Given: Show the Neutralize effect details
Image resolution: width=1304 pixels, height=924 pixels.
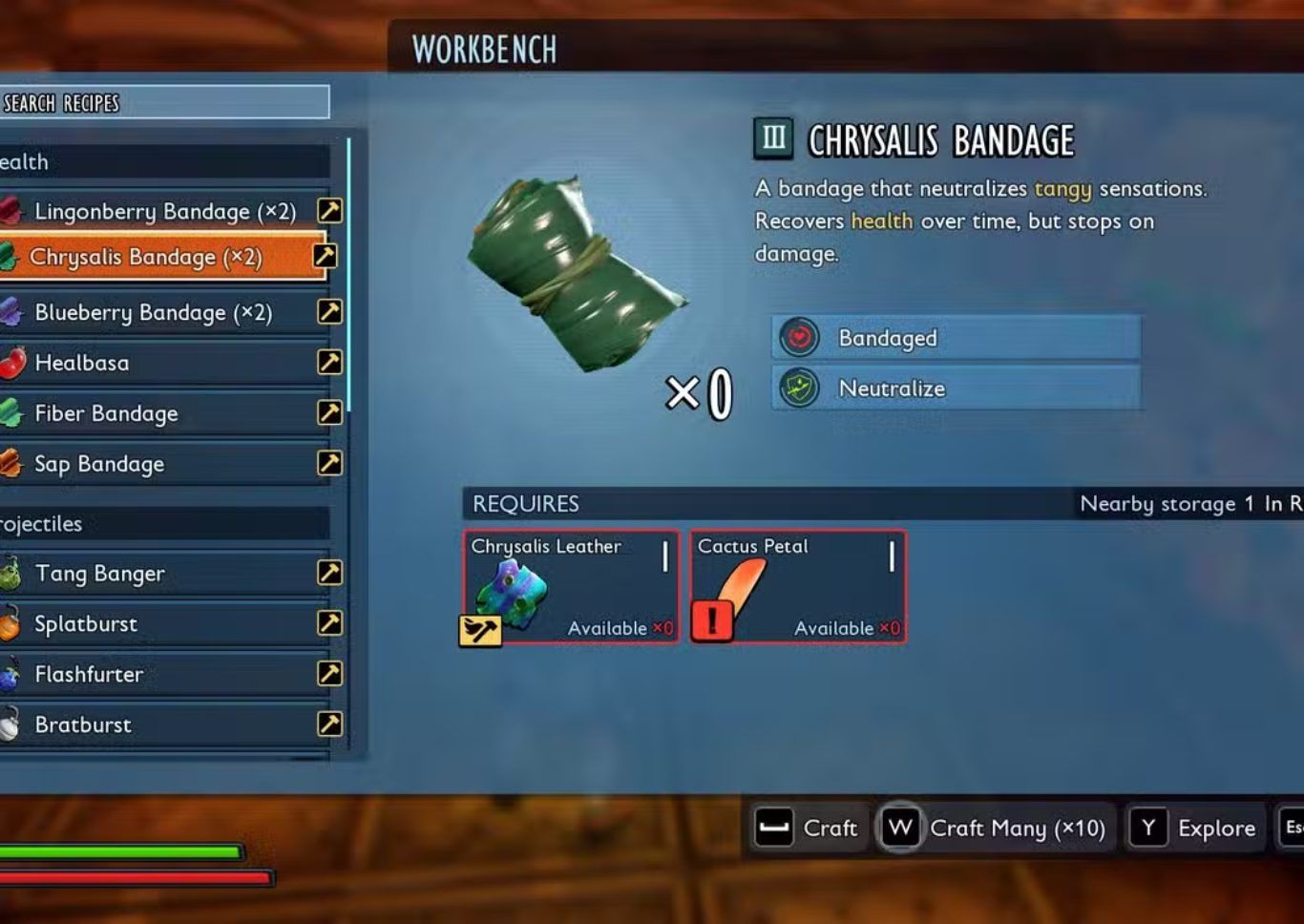Looking at the screenshot, I should pos(956,388).
